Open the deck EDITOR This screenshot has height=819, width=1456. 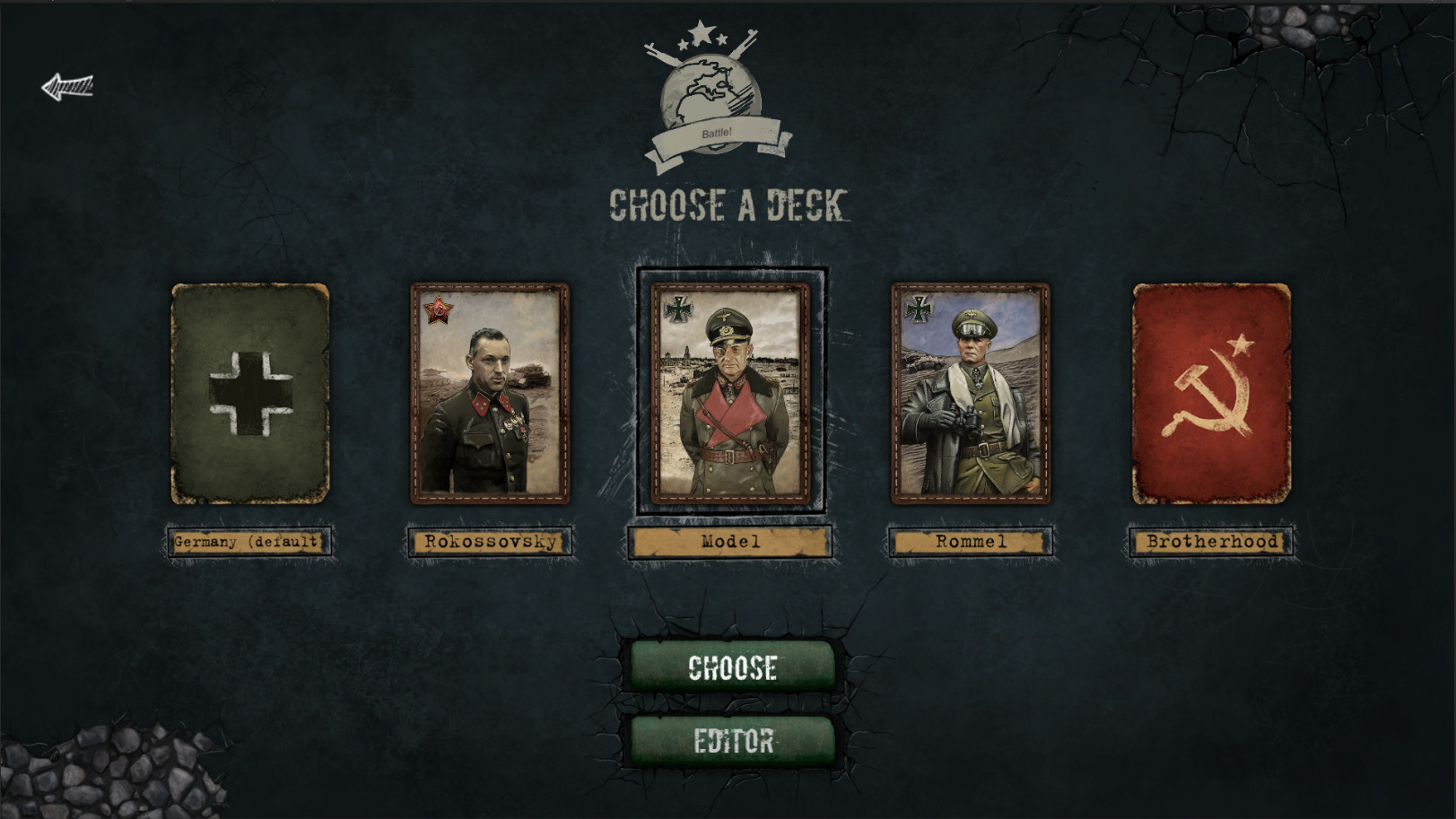(730, 743)
